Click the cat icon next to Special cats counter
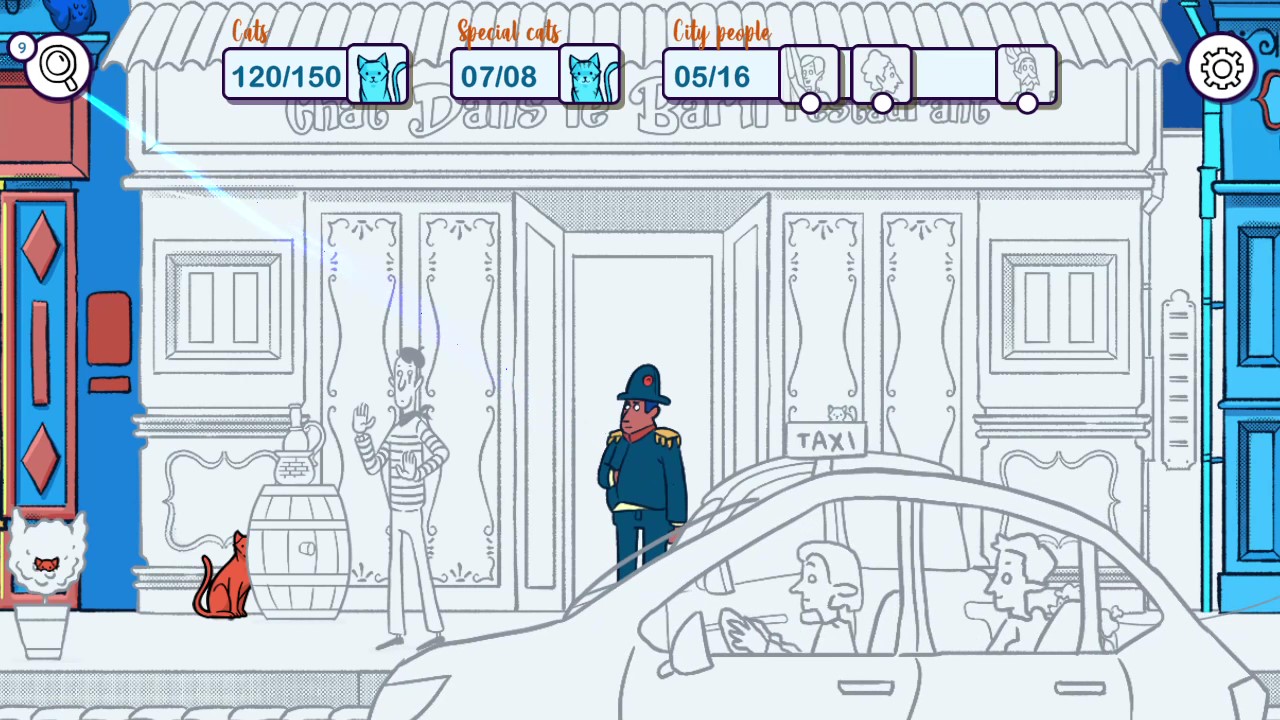 (x=590, y=75)
